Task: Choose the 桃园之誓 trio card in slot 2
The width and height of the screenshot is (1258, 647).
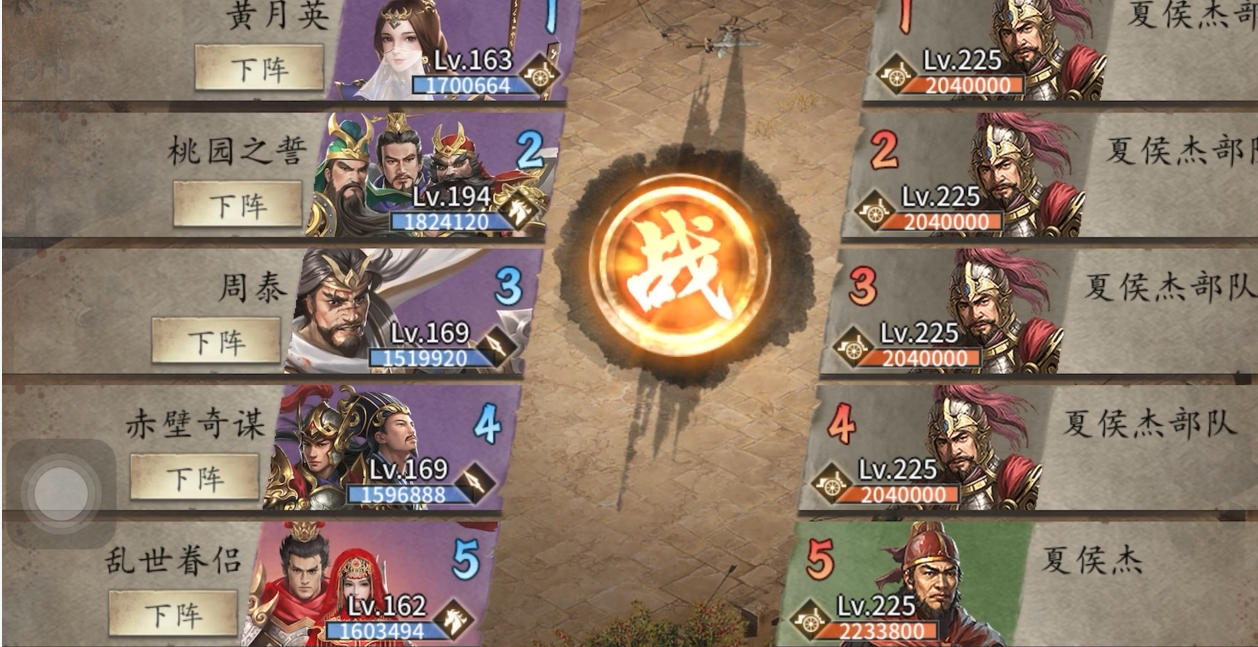Action: [x=420, y=175]
